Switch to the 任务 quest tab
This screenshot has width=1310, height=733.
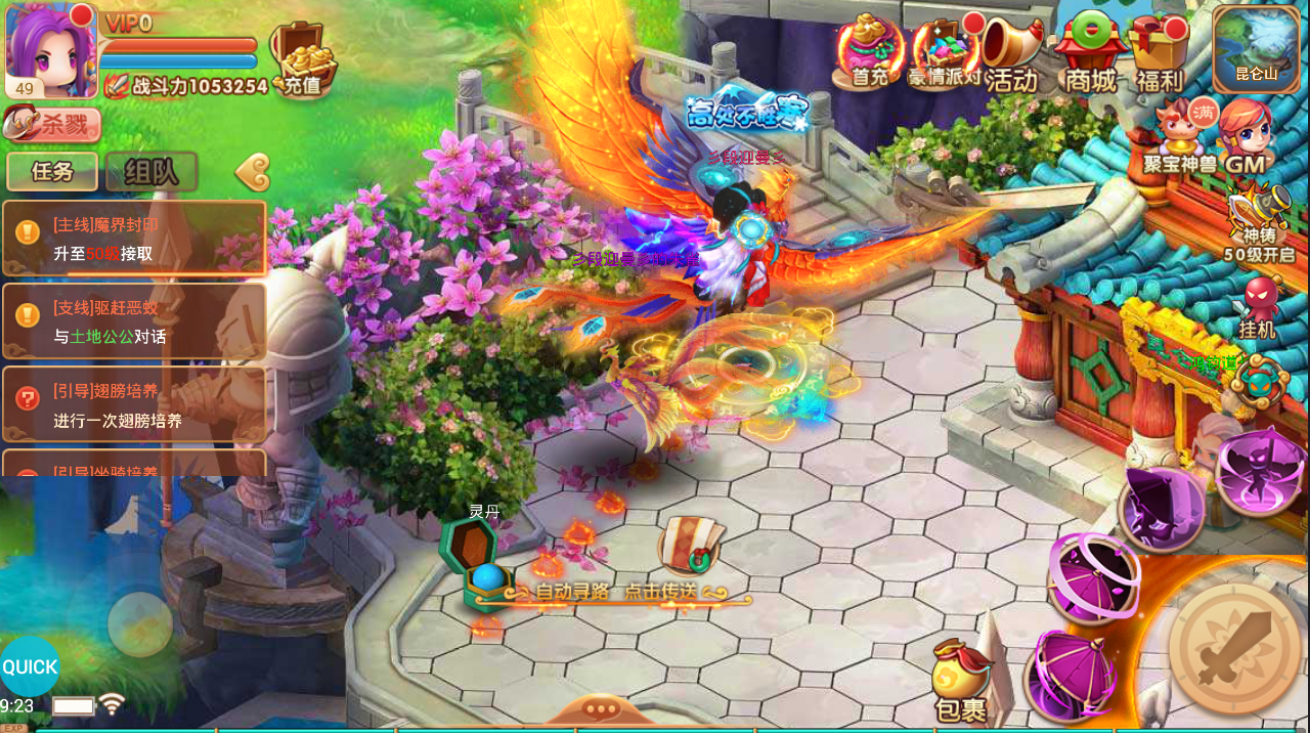click(52, 171)
